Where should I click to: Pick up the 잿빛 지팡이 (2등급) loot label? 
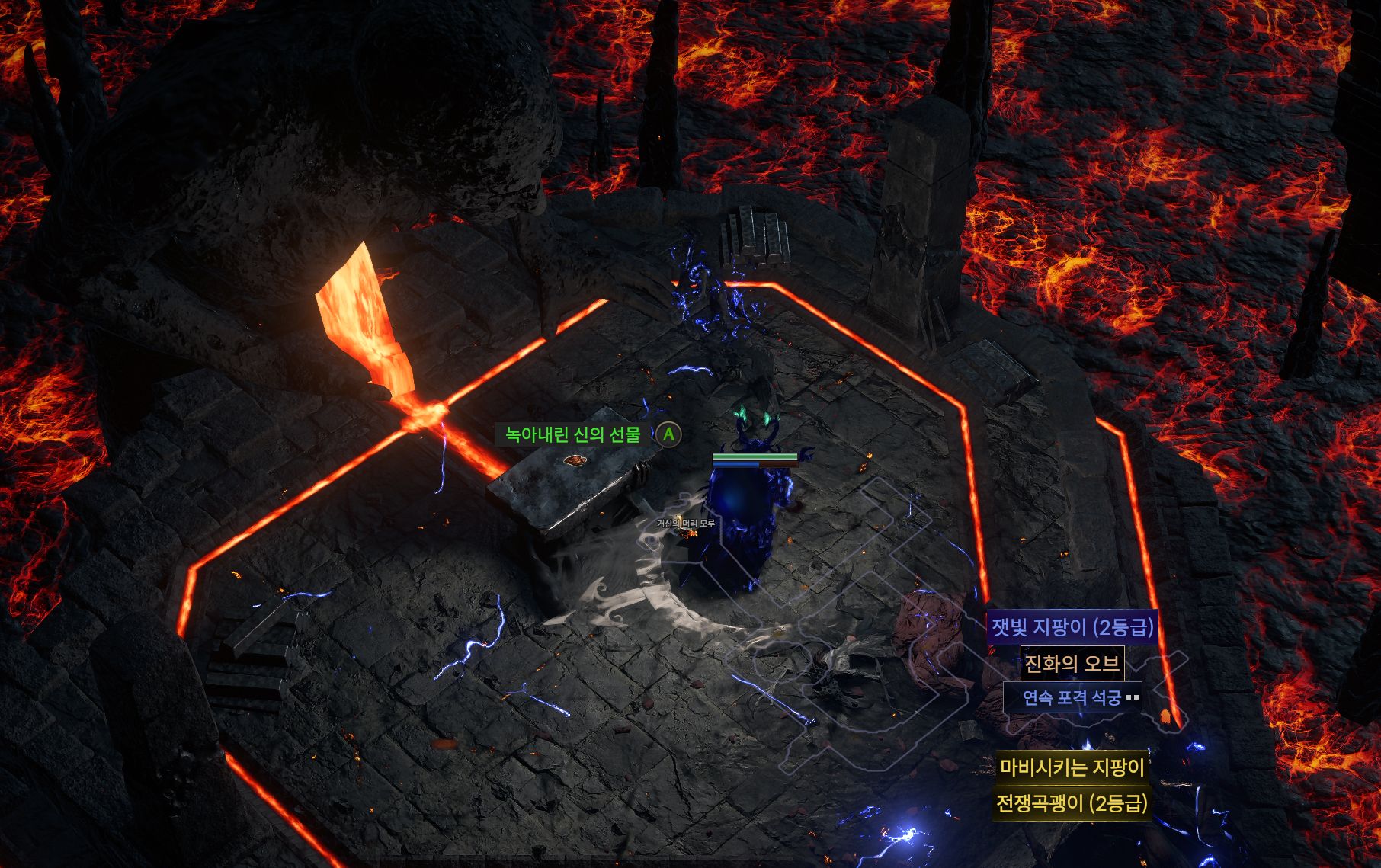(1072, 627)
